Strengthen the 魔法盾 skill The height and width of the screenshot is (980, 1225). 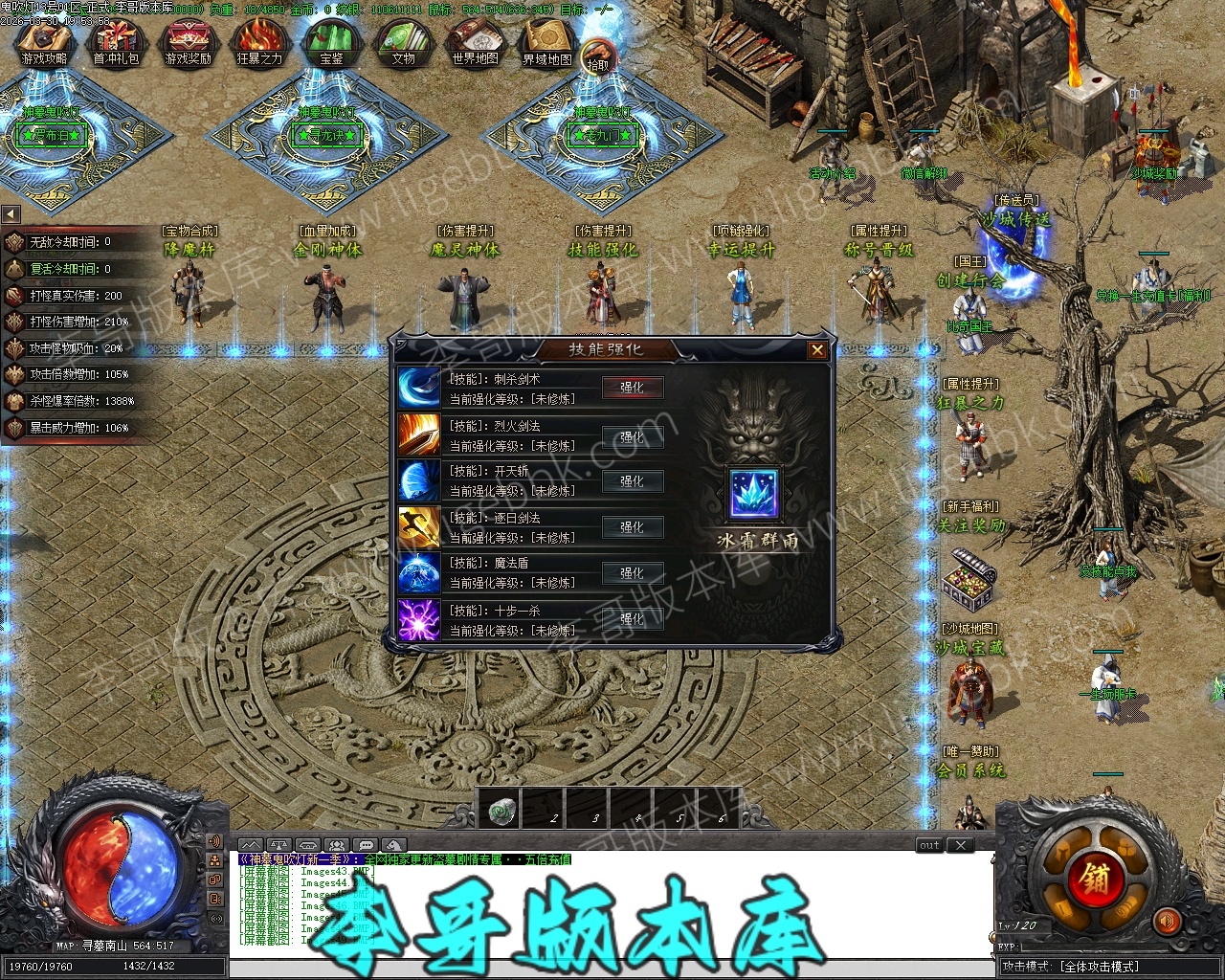[632, 573]
